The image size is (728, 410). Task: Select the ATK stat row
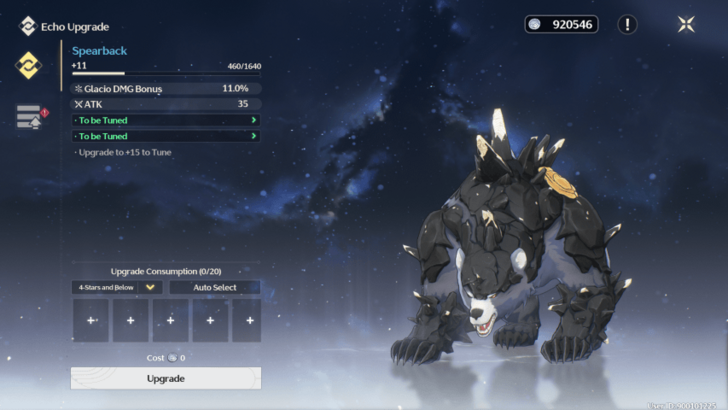tap(166, 104)
